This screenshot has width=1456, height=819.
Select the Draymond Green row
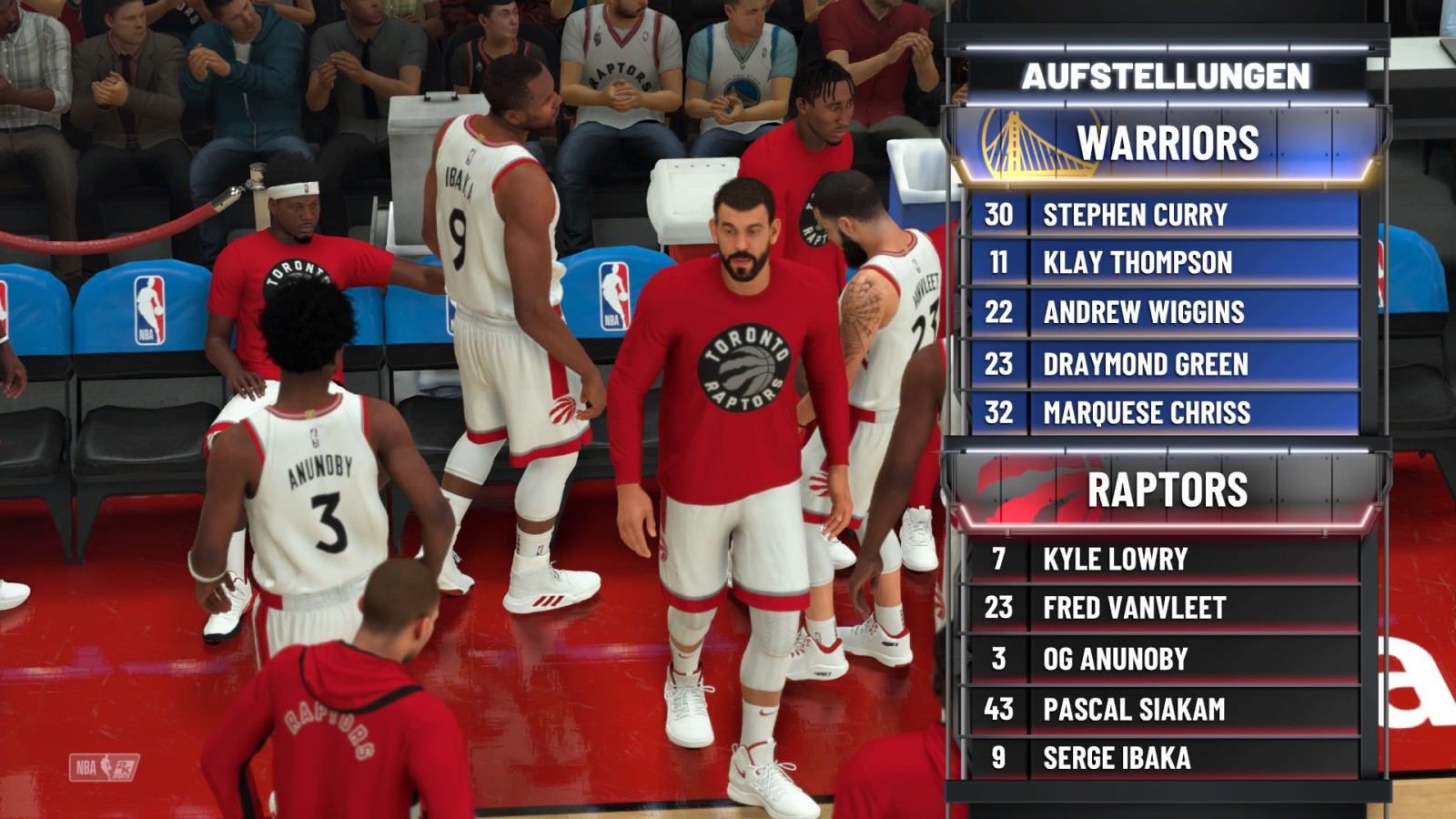[1165, 364]
